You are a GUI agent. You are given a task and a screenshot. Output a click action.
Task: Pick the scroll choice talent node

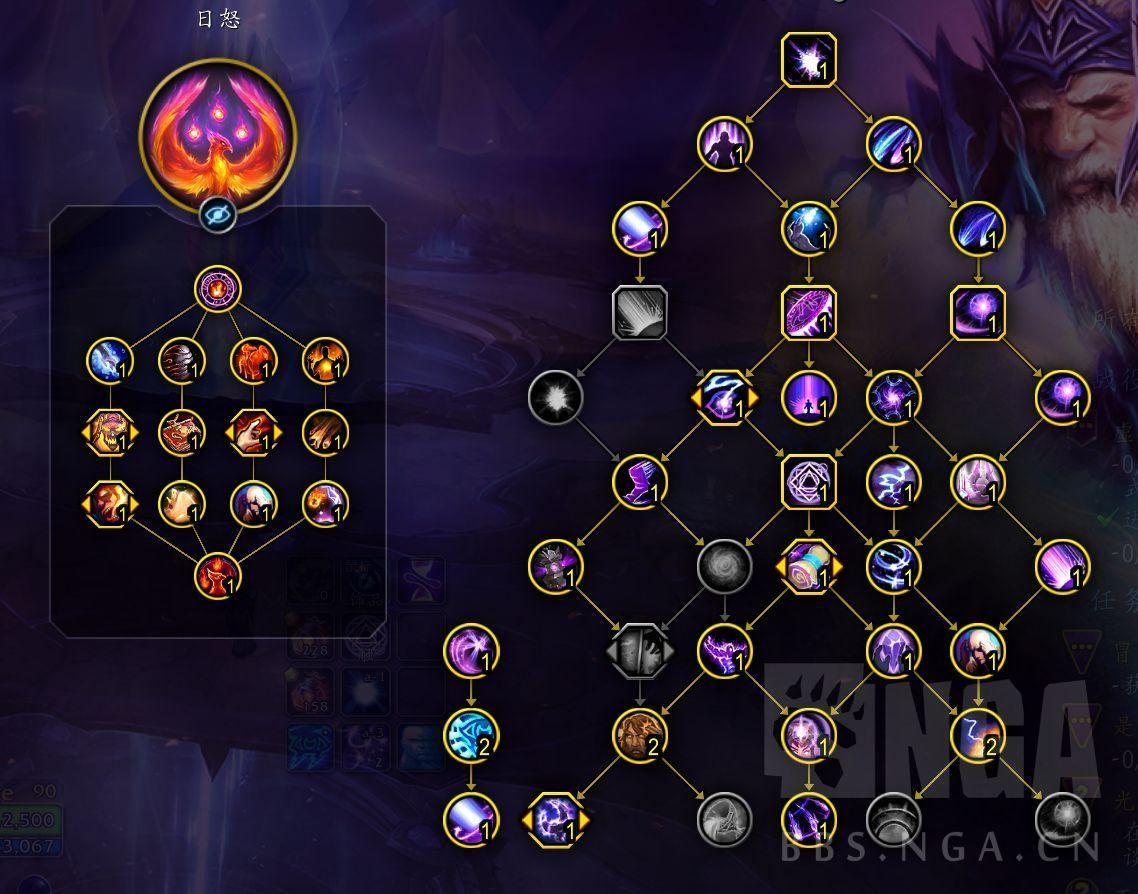click(x=808, y=566)
